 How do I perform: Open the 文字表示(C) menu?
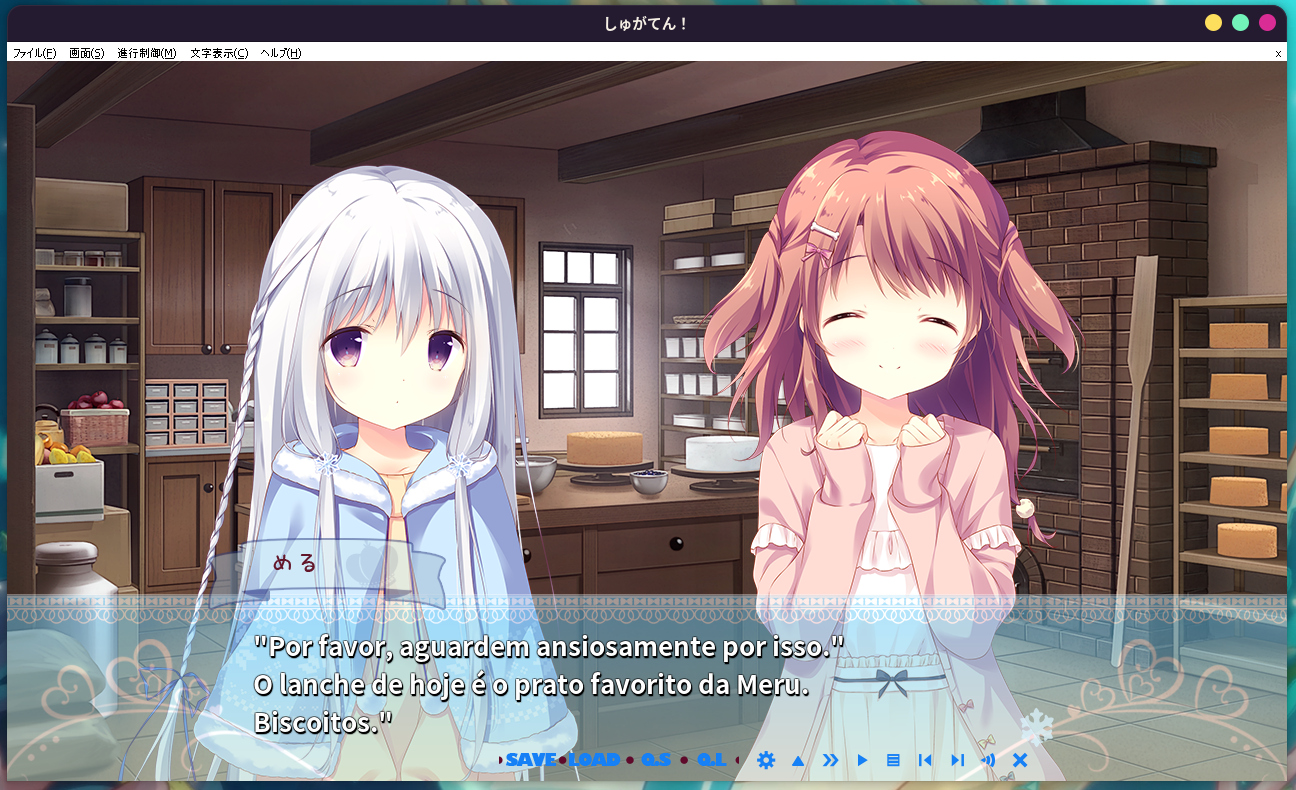pos(219,53)
